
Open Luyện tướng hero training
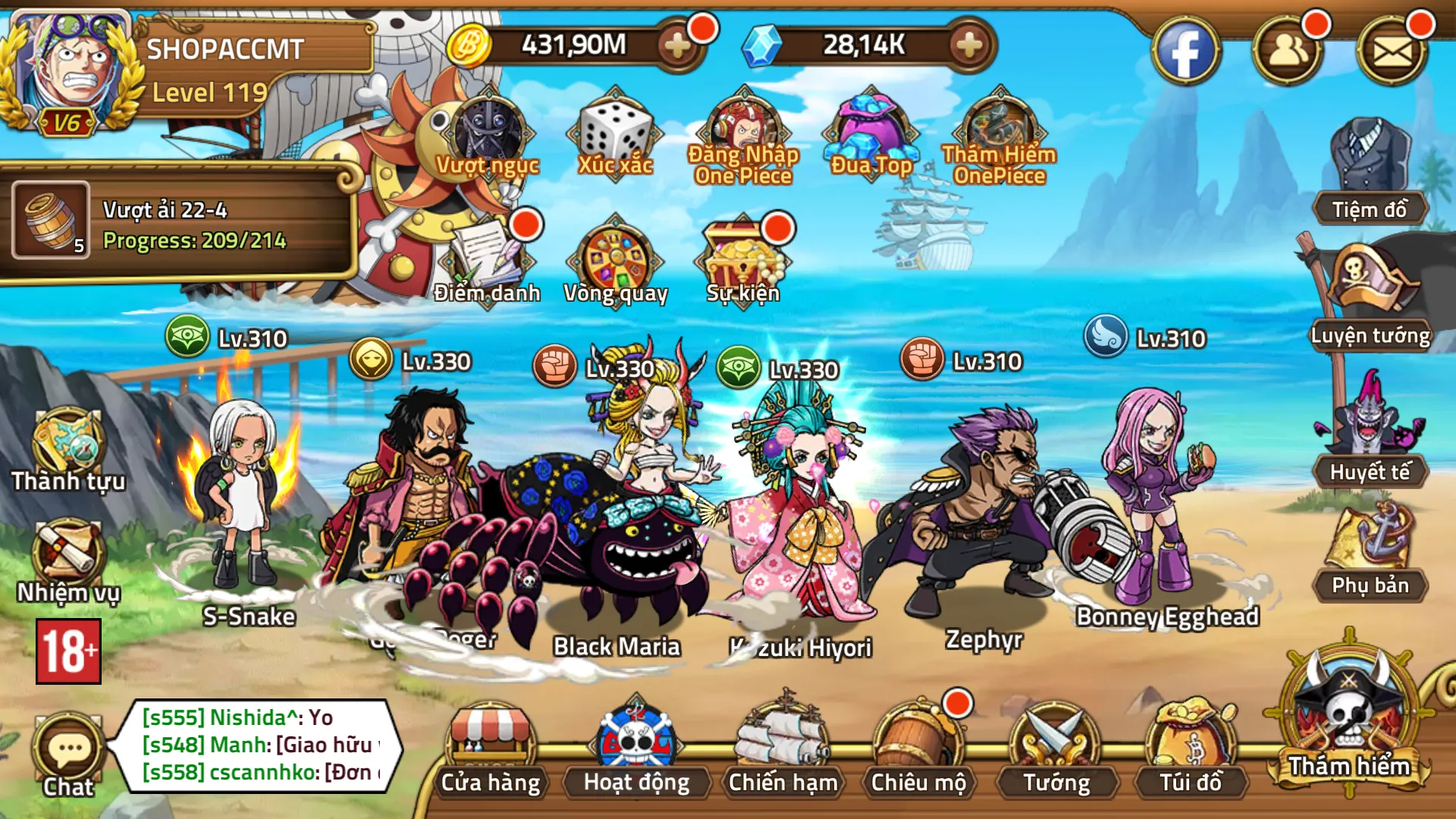coord(1370,296)
